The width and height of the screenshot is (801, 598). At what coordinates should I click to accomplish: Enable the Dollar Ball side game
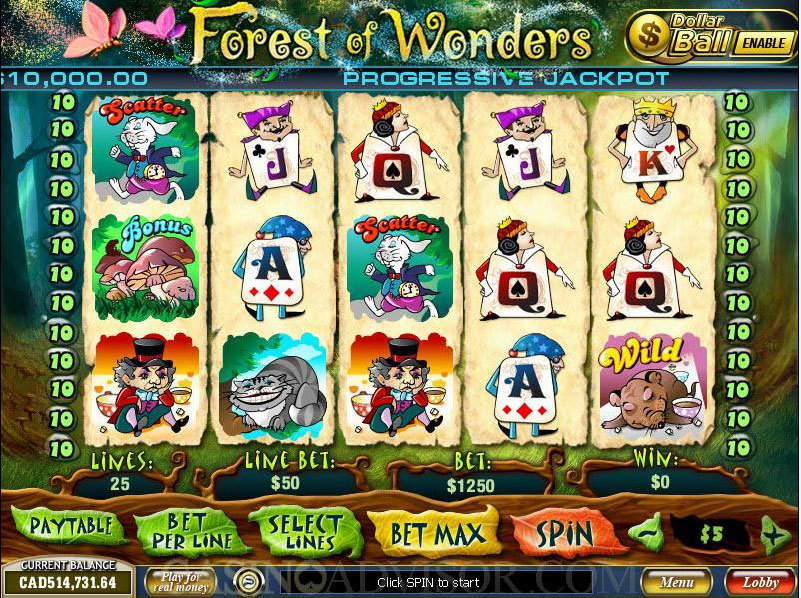coord(764,42)
